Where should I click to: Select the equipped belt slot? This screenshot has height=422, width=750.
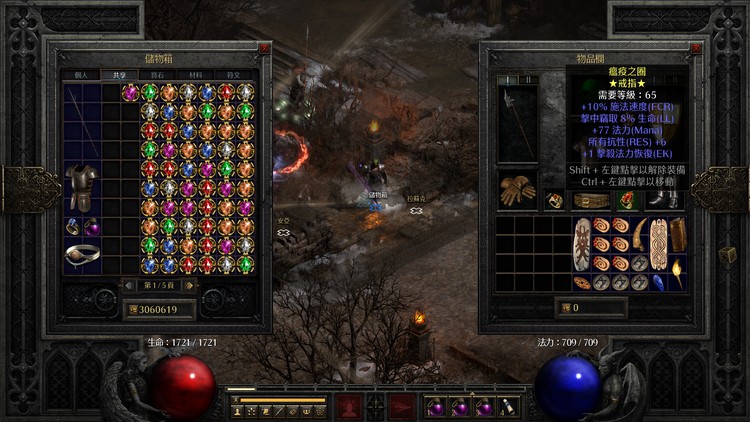[587, 201]
